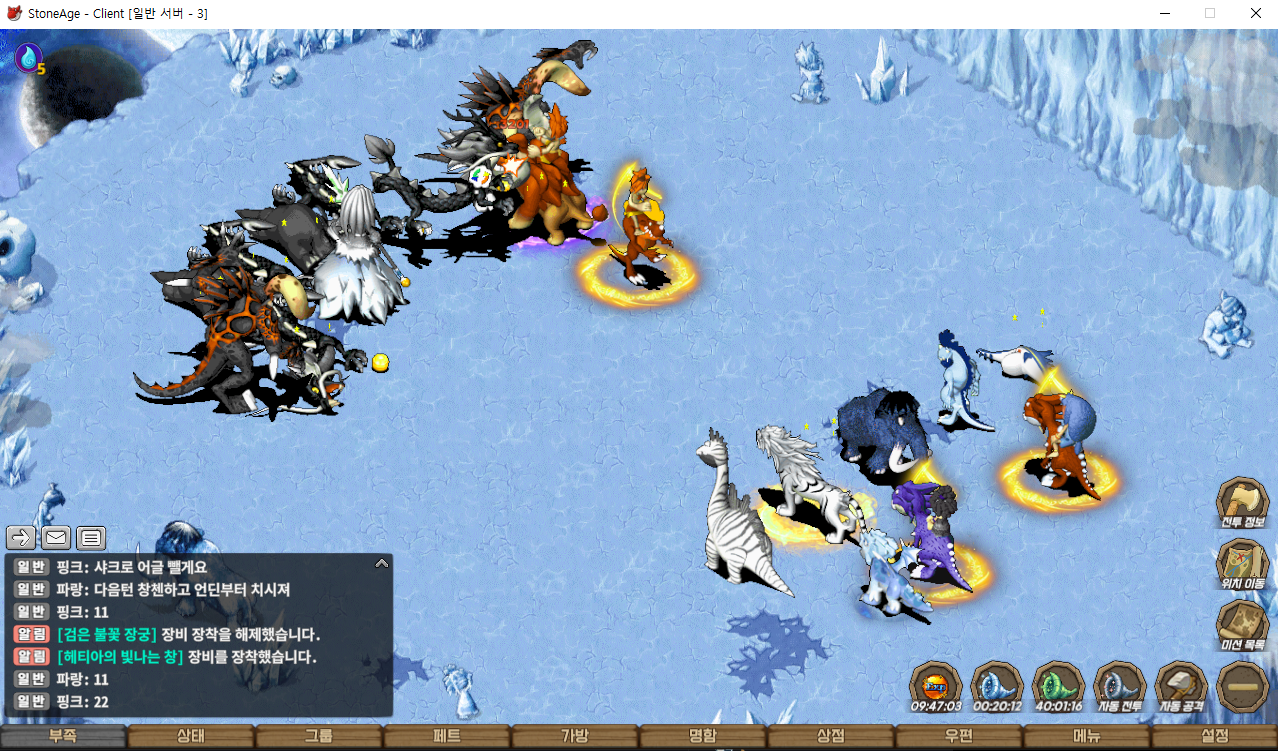This screenshot has height=751, width=1278.
Task: Open the 메뉴 (menu) button
Action: 1087,737
